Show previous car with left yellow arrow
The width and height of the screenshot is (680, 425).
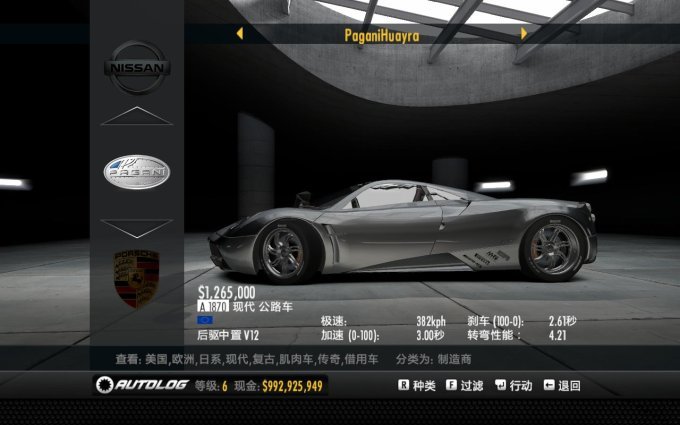click(240, 34)
